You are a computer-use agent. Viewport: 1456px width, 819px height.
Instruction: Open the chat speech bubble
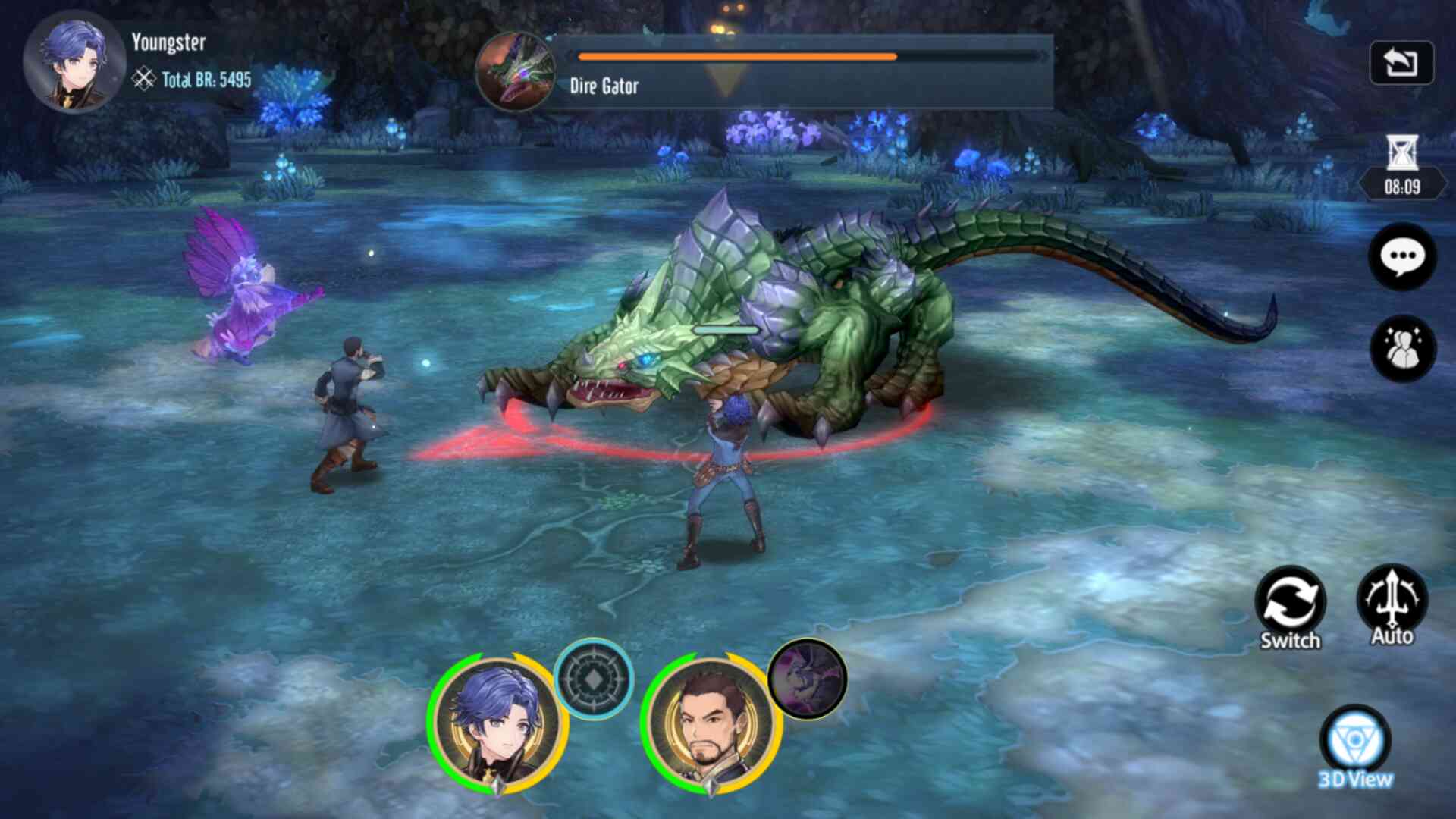(x=1401, y=257)
